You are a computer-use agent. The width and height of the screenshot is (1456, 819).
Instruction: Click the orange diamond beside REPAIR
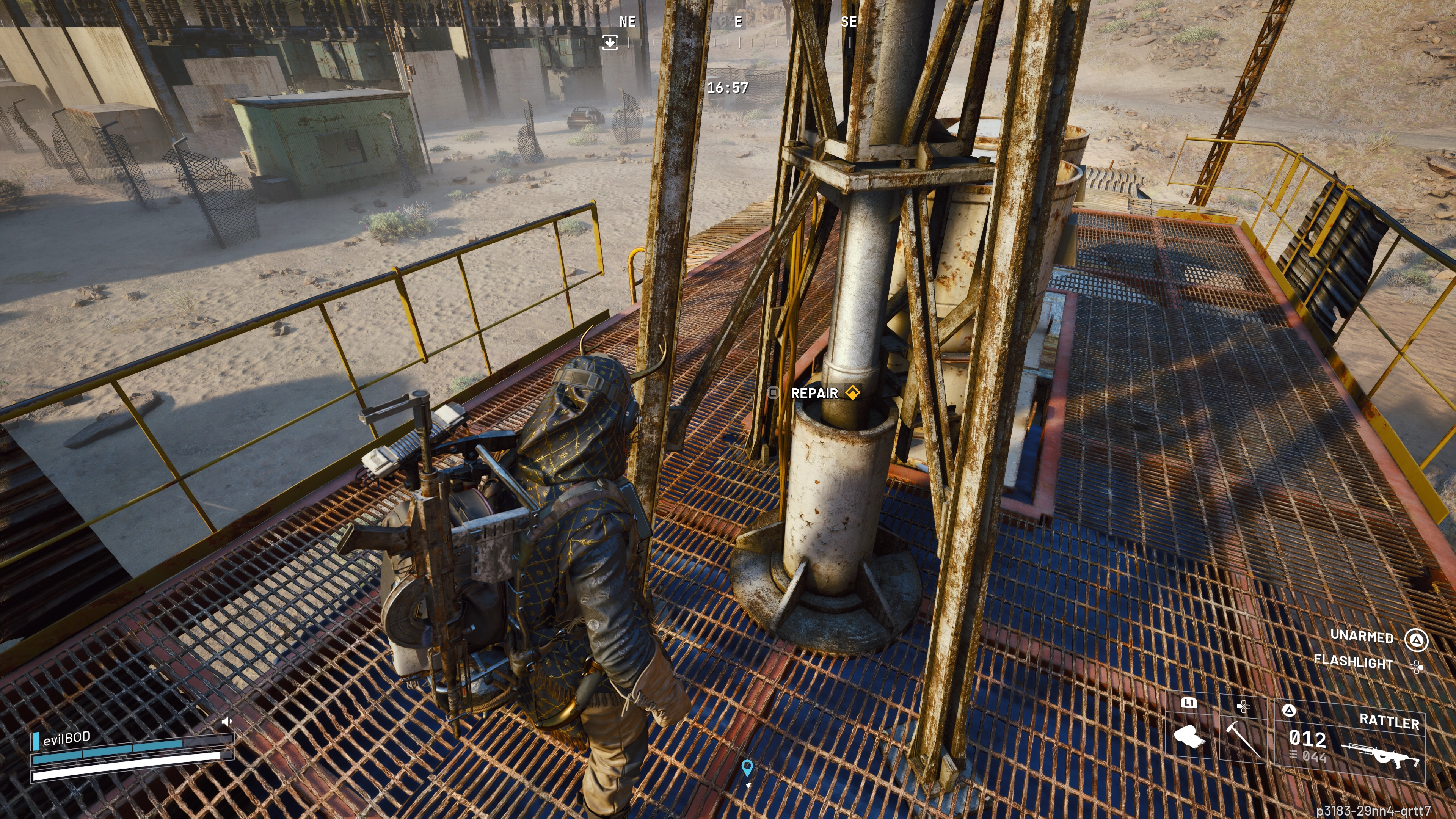852,392
